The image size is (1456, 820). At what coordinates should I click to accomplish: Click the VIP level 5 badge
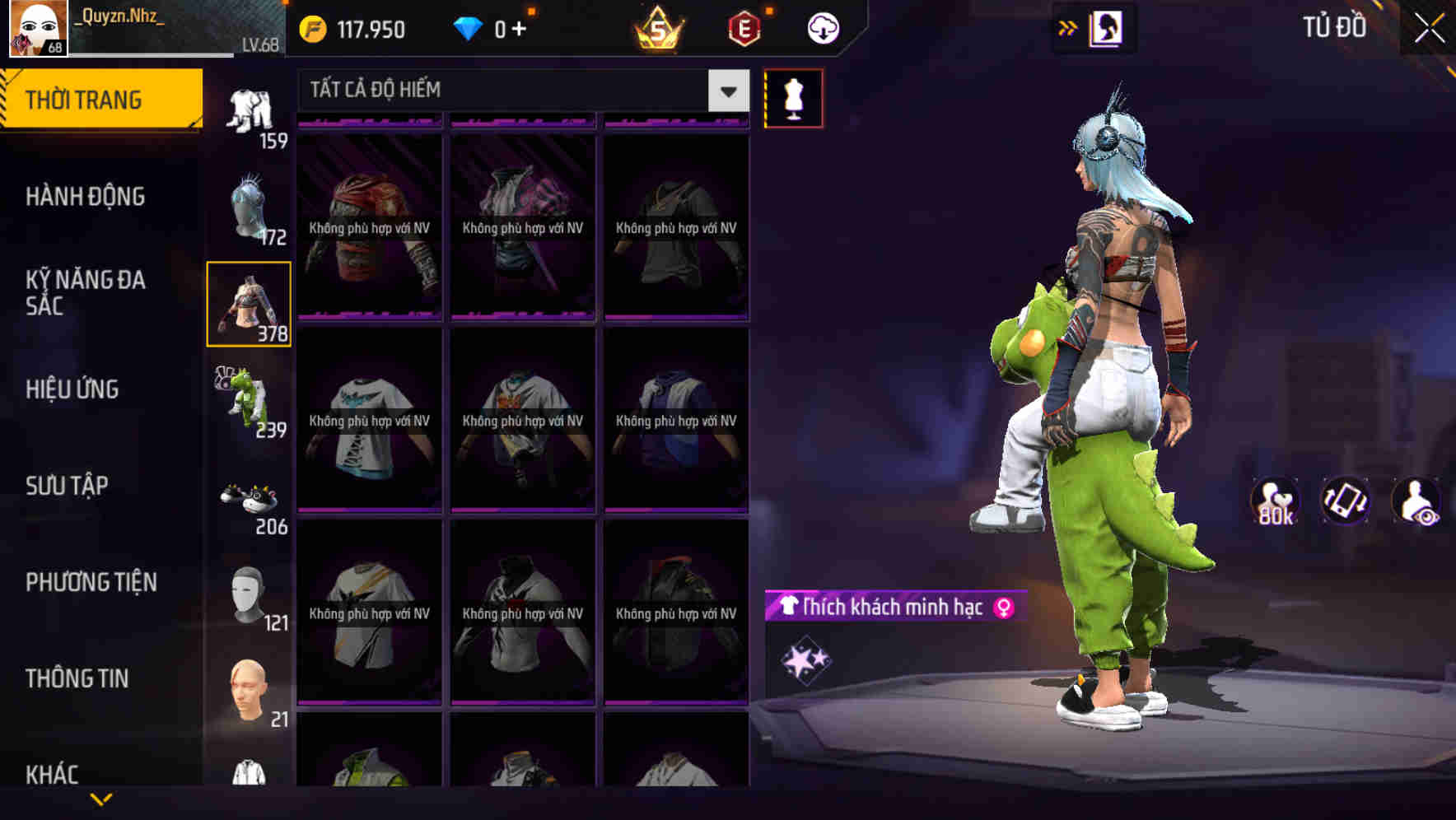tap(659, 28)
